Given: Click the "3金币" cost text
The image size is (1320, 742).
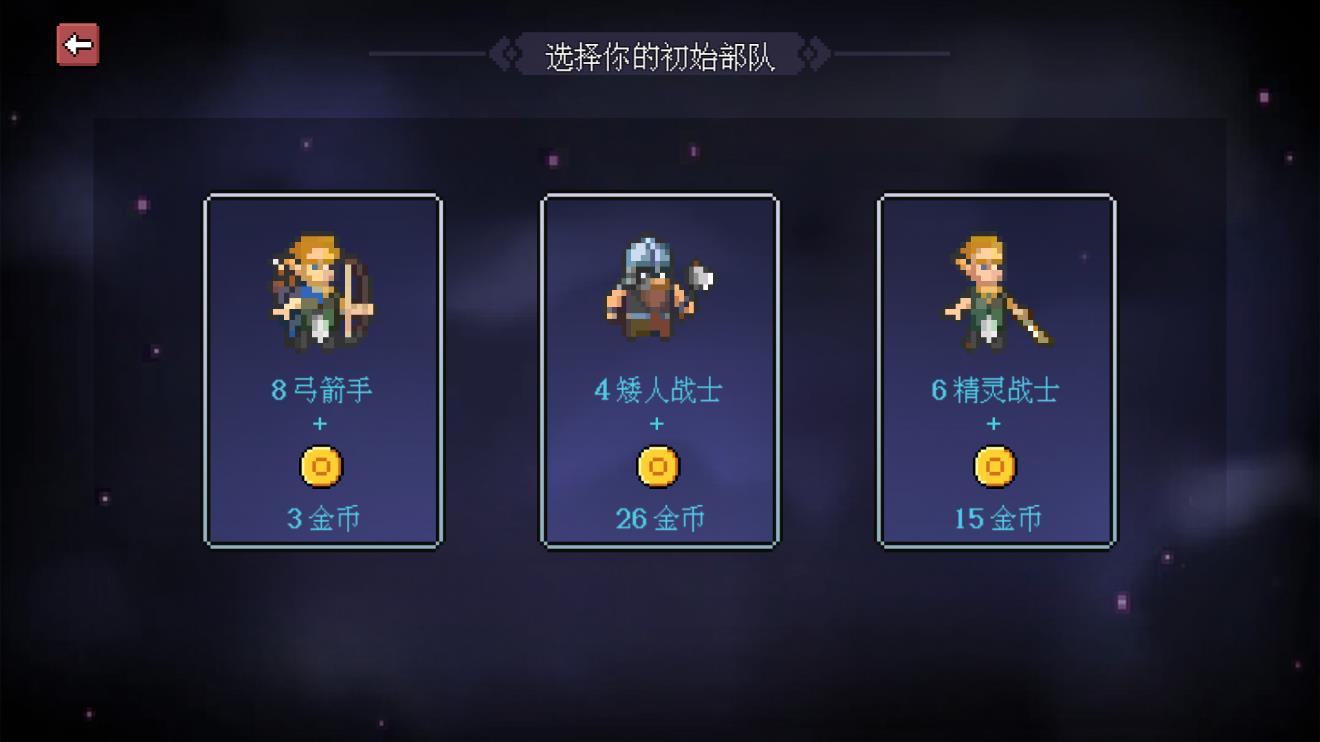Looking at the screenshot, I should click(x=322, y=518).
